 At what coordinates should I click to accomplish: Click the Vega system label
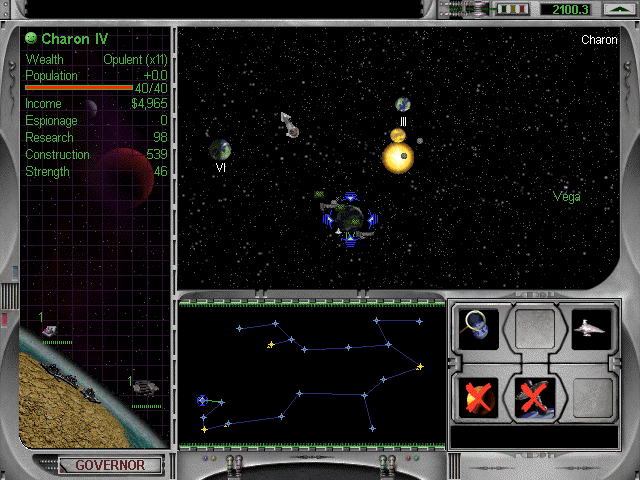567,197
